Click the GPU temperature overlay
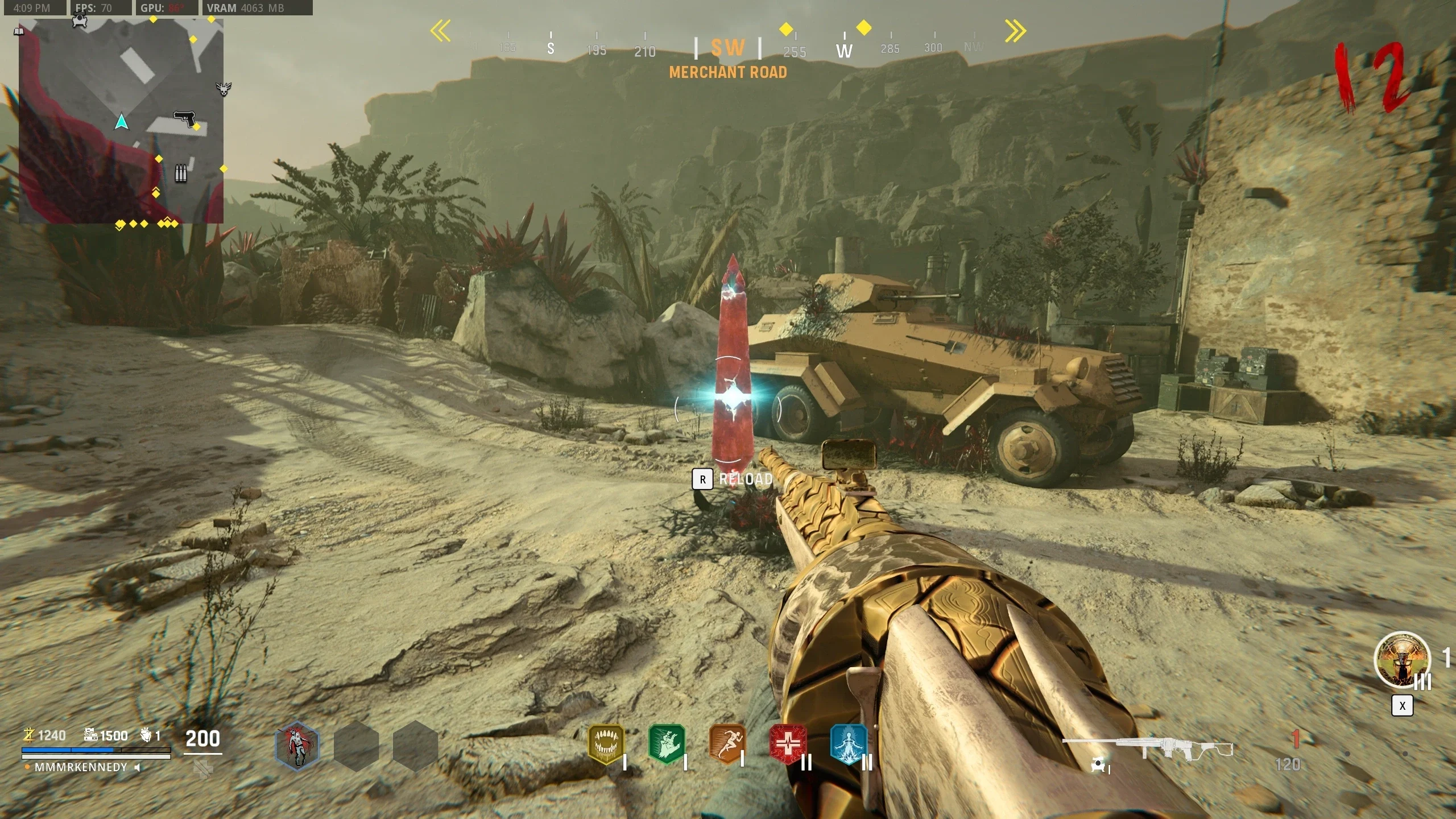 (162, 8)
